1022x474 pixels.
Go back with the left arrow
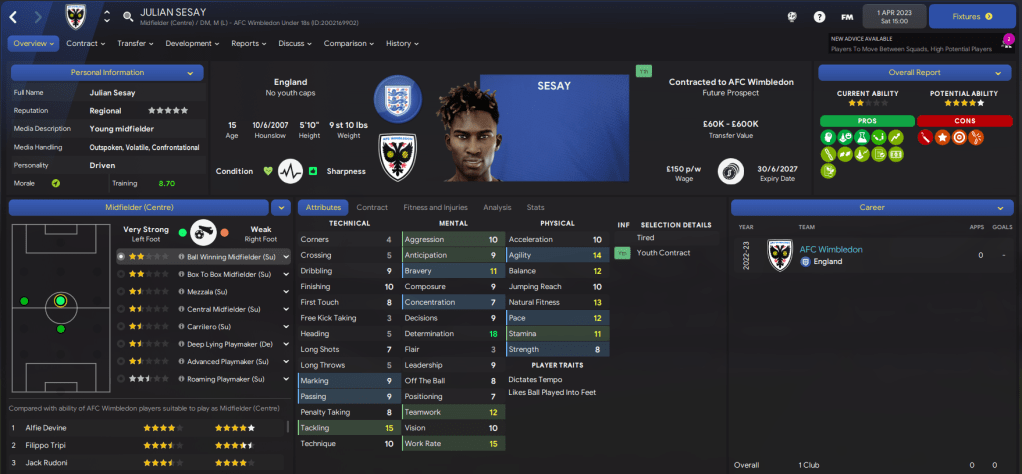[x=14, y=17]
